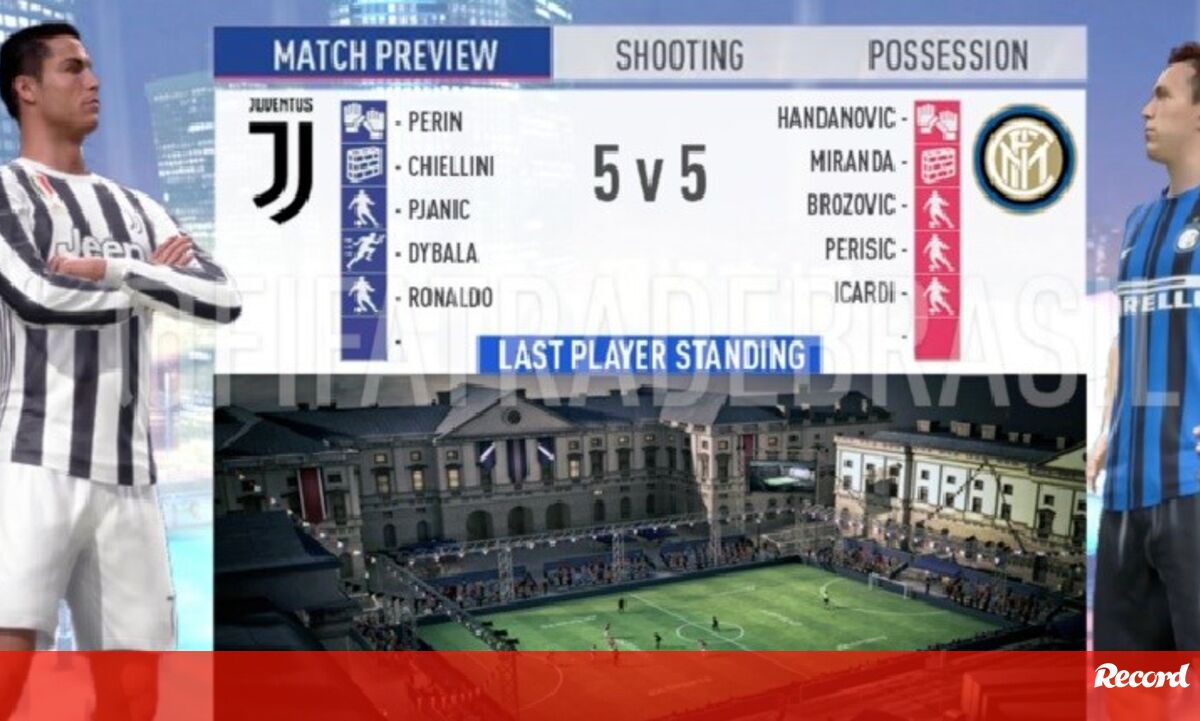
Task: Switch to the Match Preview tab
Action: [385, 54]
